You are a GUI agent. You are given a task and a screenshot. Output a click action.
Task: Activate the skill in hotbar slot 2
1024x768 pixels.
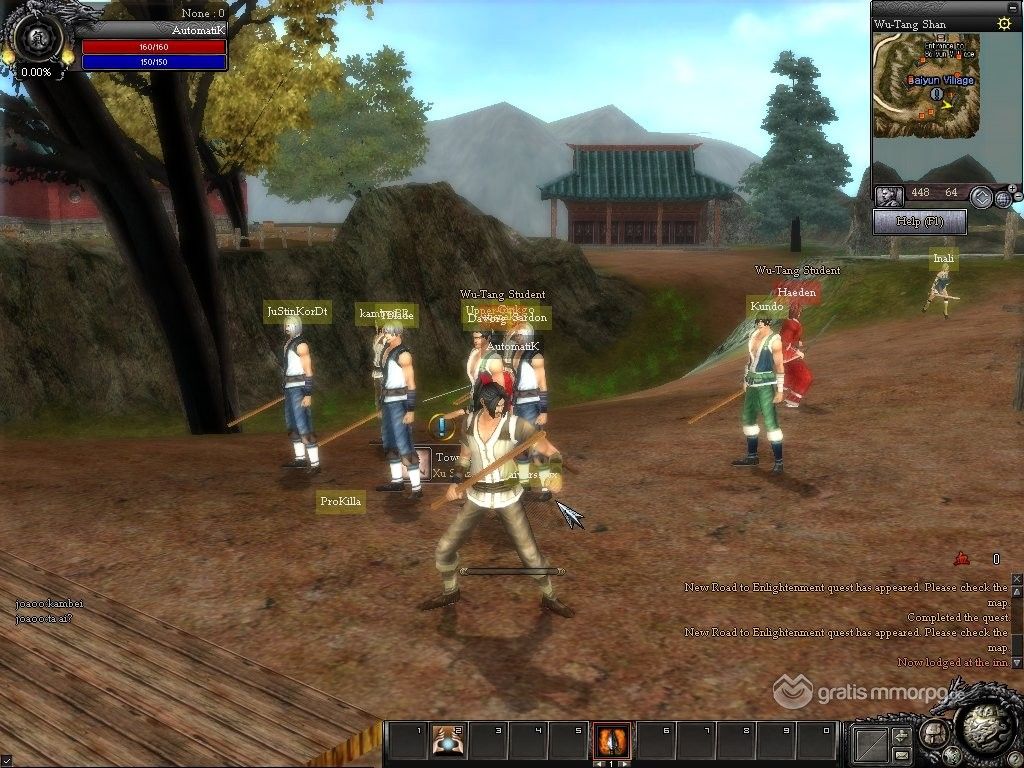(x=447, y=740)
